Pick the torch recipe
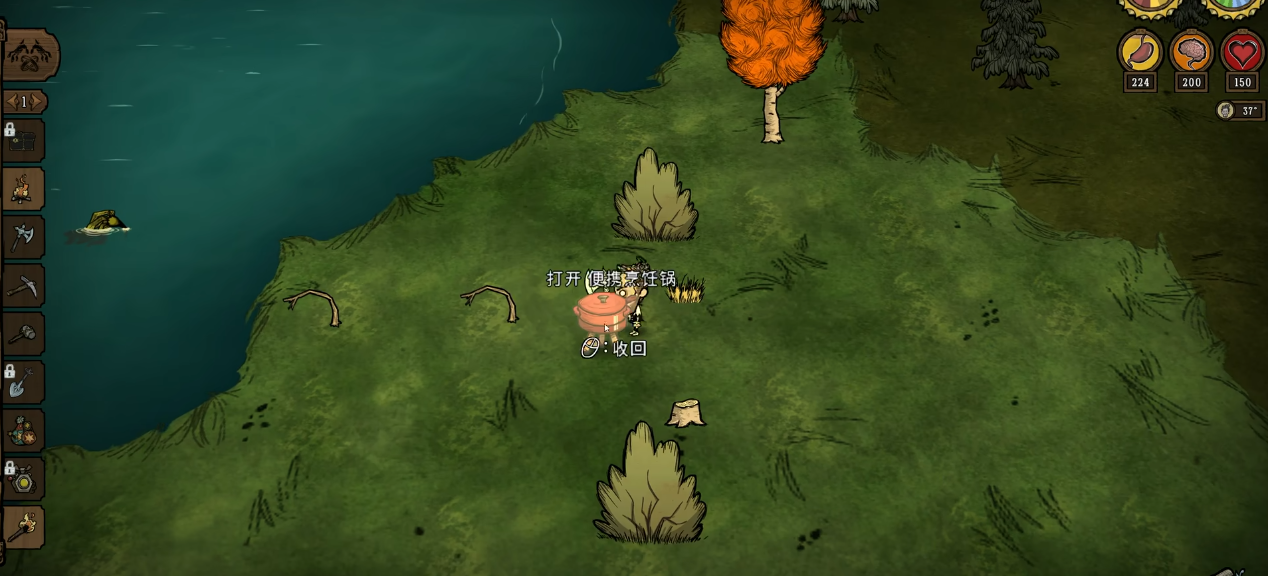 pos(23,526)
